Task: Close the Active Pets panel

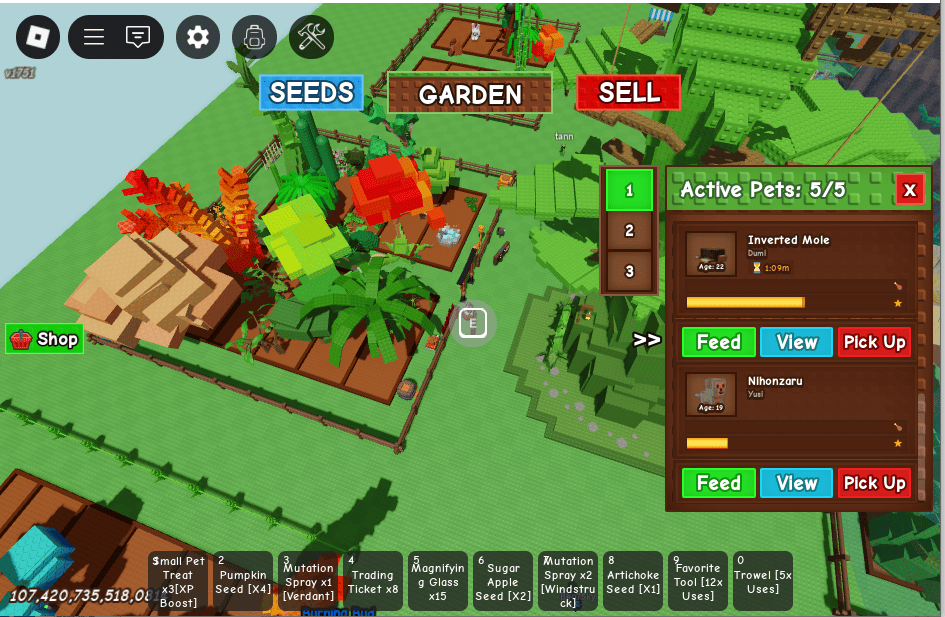Action: point(909,189)
